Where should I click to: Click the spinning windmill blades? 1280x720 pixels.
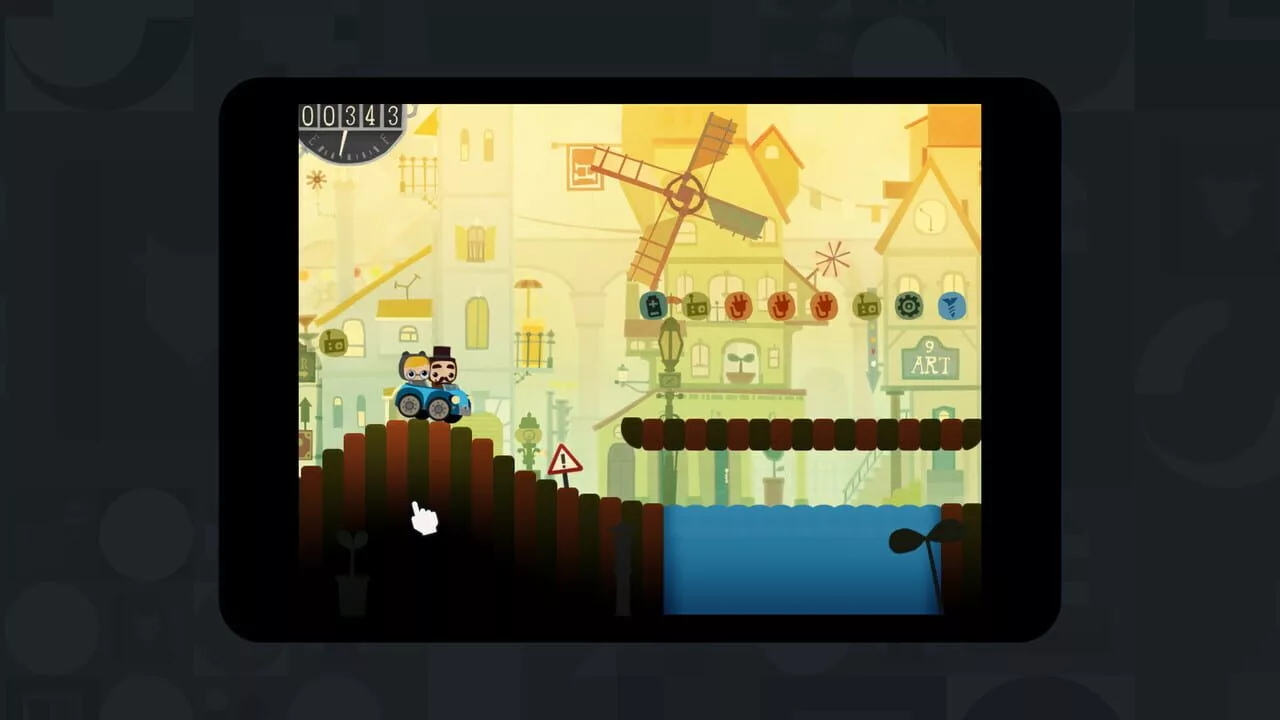coord(685,190)
